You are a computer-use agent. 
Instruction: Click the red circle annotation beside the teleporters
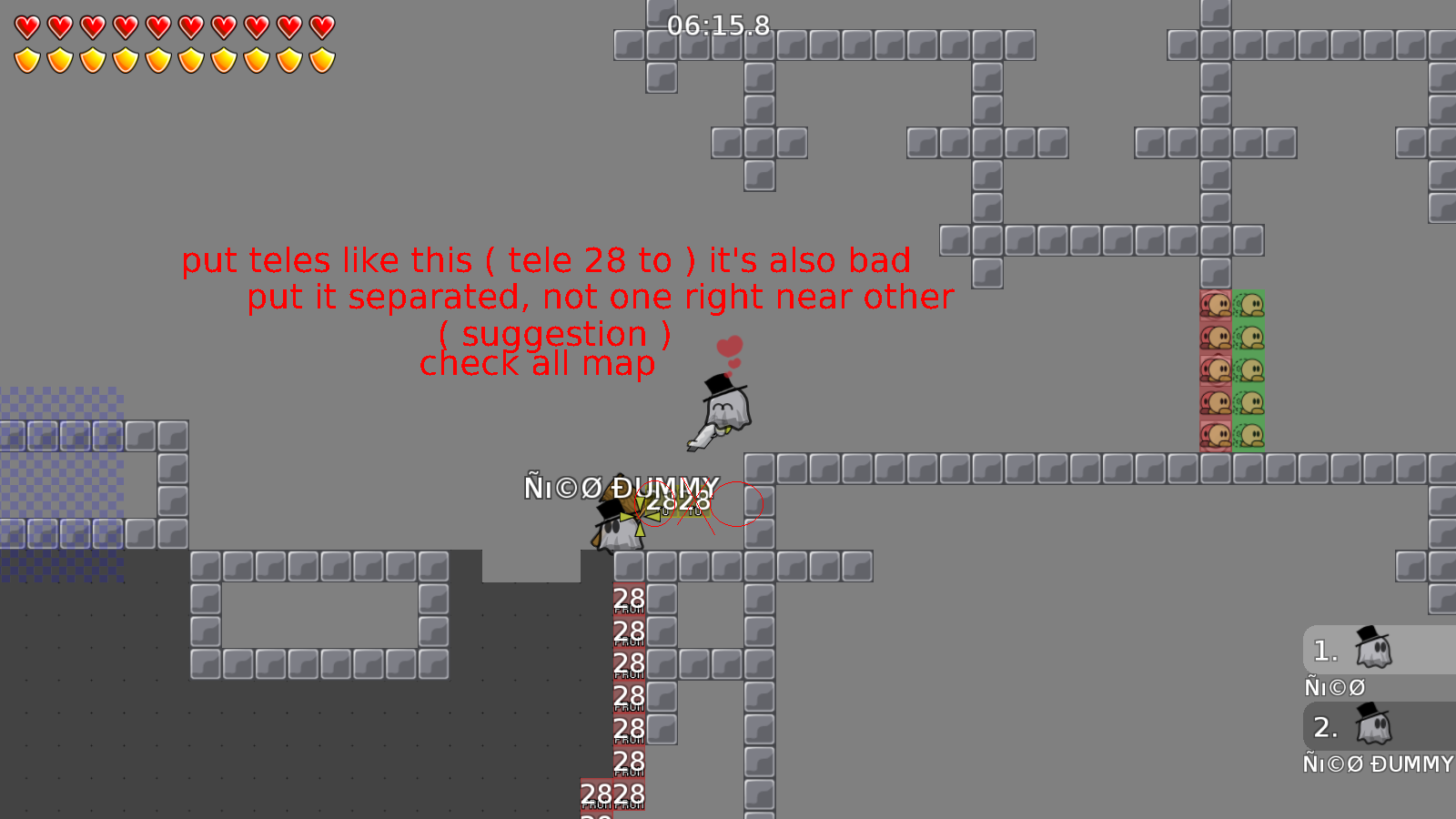click(737, 503)
